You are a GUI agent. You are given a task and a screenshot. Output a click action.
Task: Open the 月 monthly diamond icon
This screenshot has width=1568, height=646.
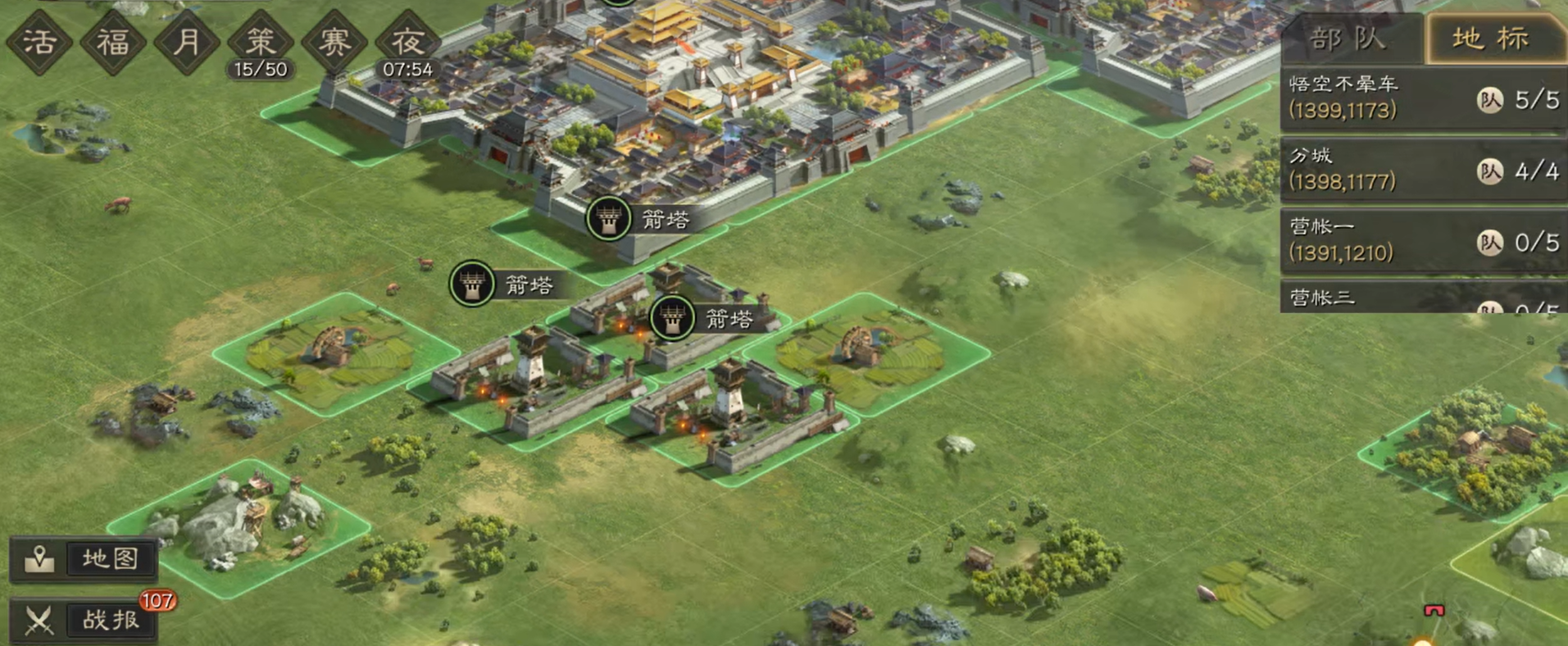[187, 41]
